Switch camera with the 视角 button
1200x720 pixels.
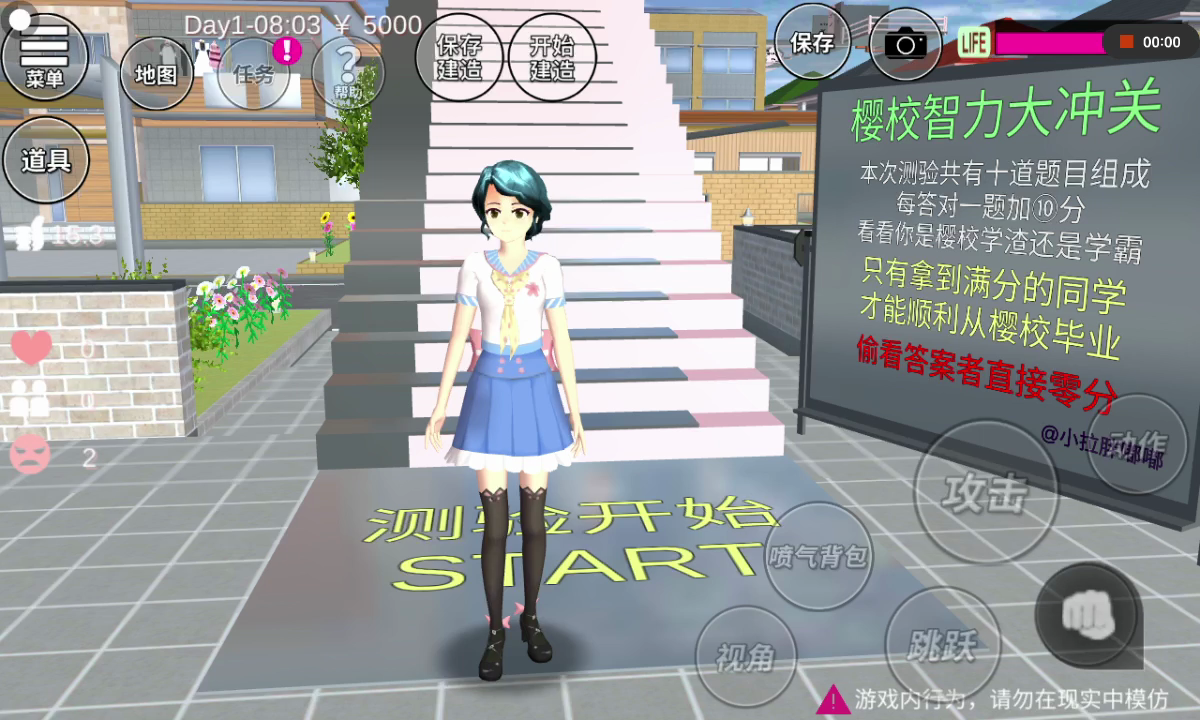coord(745,656)
